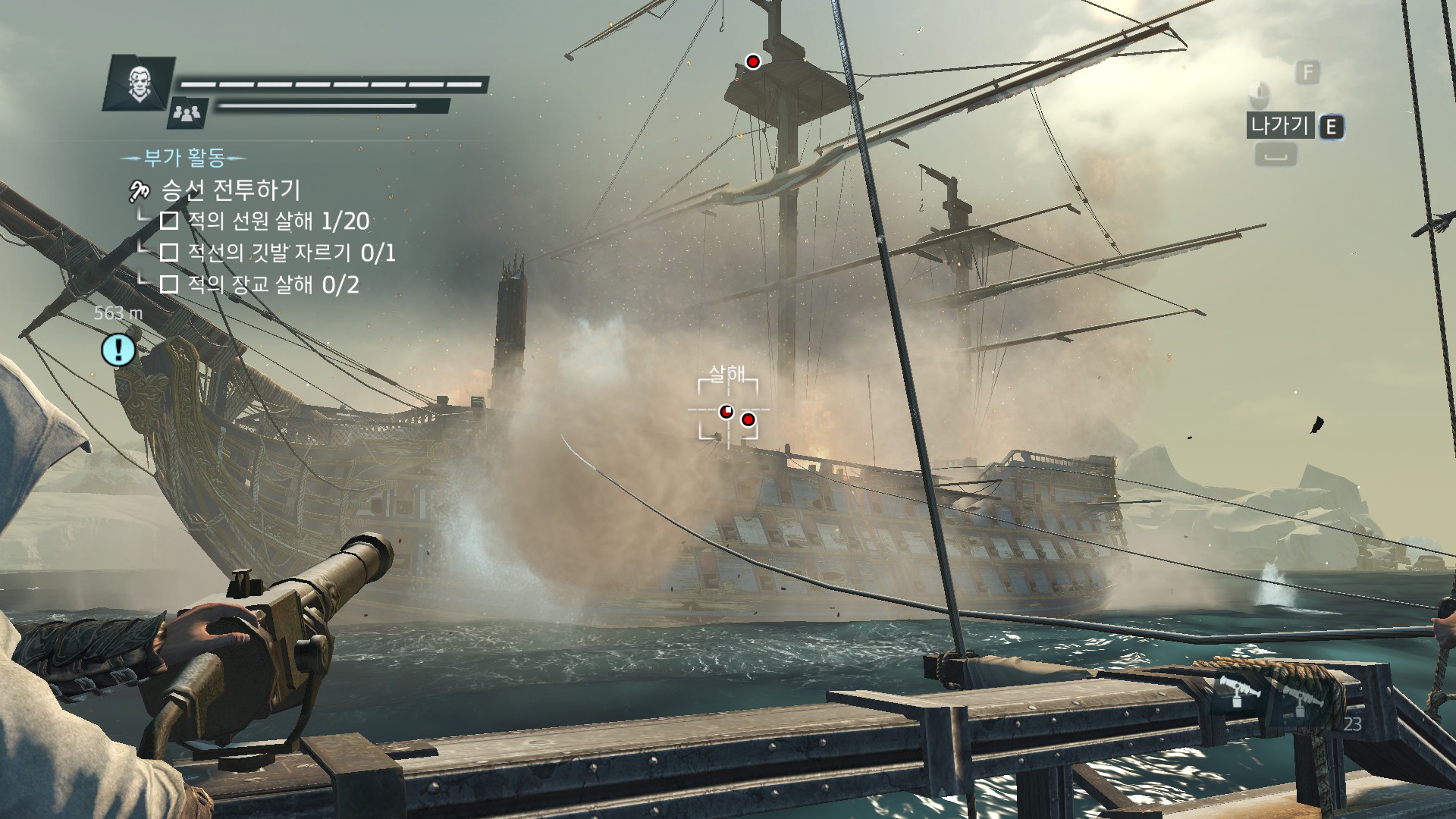The height and width of the screenshot is (819, 1456).
Task: Select the 부가 활동 header
Action: [x=184, y=158]
